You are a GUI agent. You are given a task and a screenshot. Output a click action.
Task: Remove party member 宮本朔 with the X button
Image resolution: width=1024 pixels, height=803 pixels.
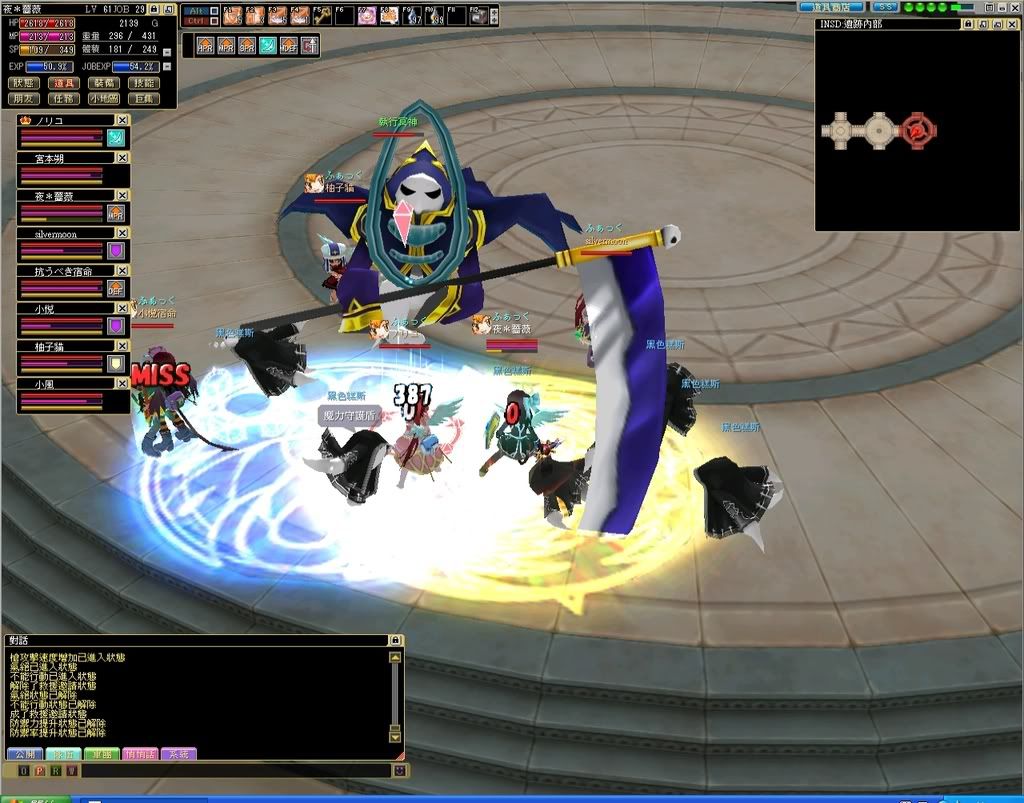pos(122,157)
